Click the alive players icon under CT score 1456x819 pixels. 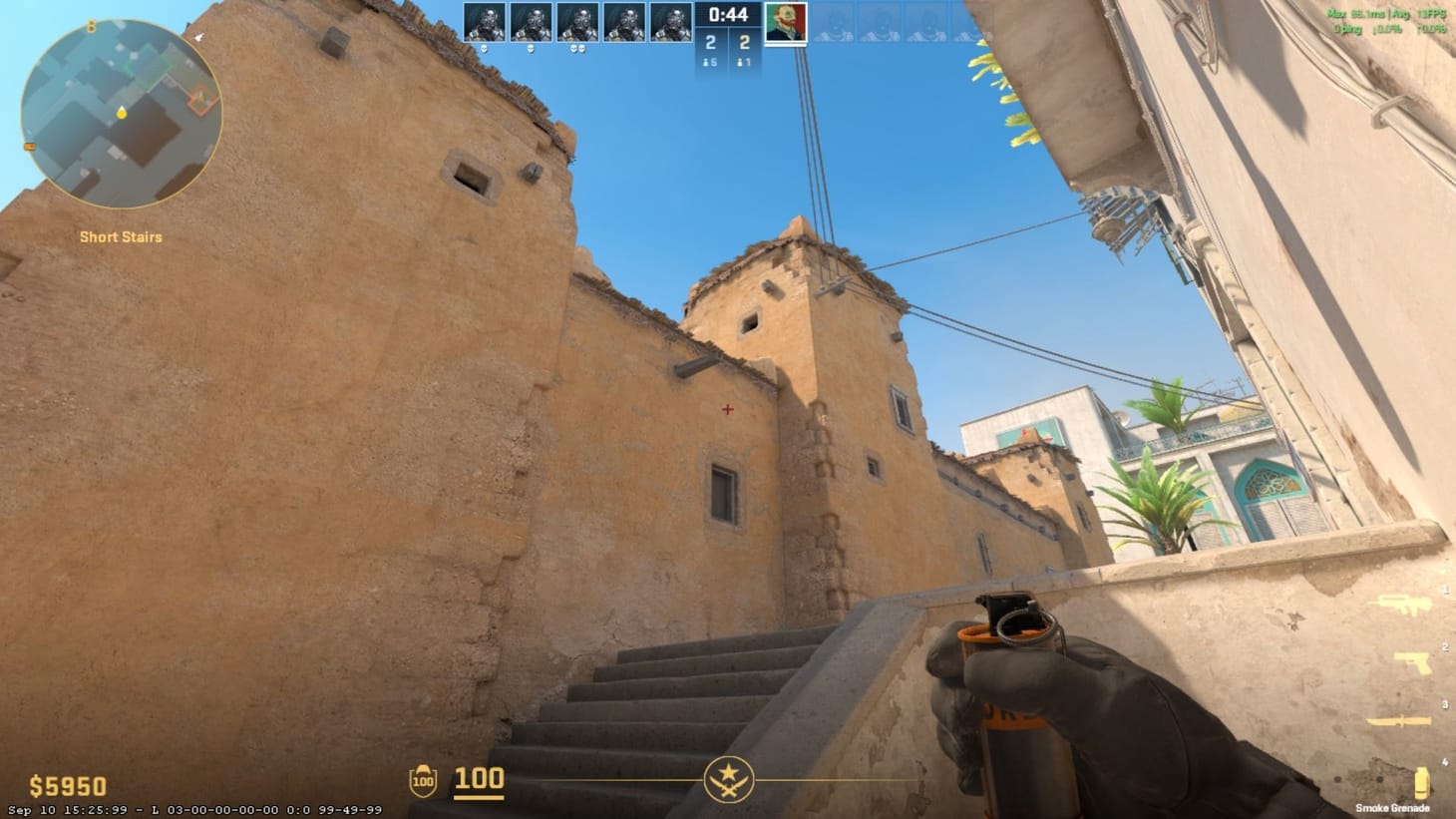(704, 62)
